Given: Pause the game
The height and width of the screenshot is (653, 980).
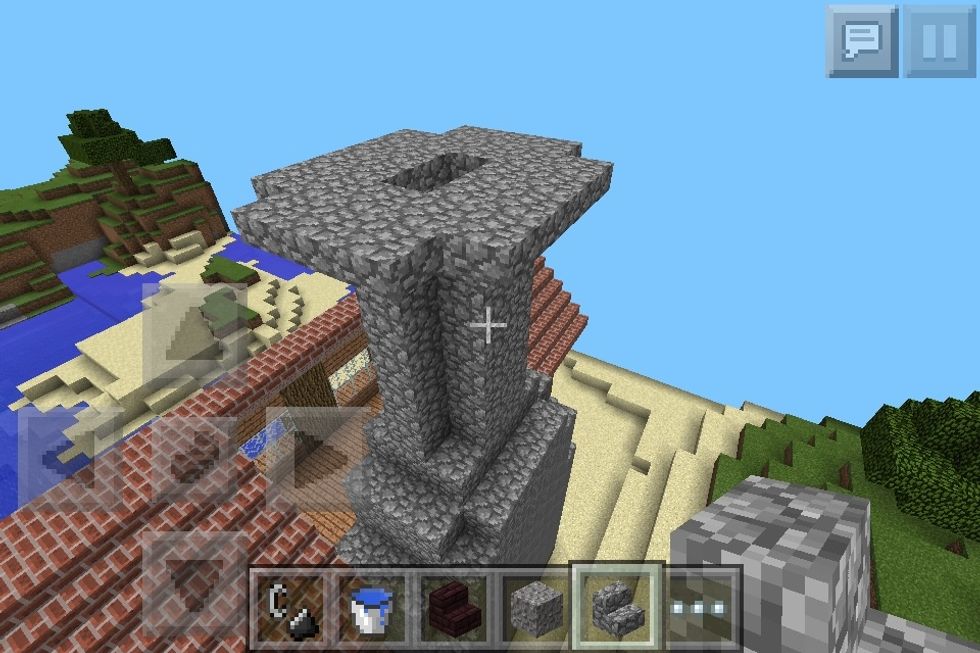Looking at the screenshot, I should [939, 41].
